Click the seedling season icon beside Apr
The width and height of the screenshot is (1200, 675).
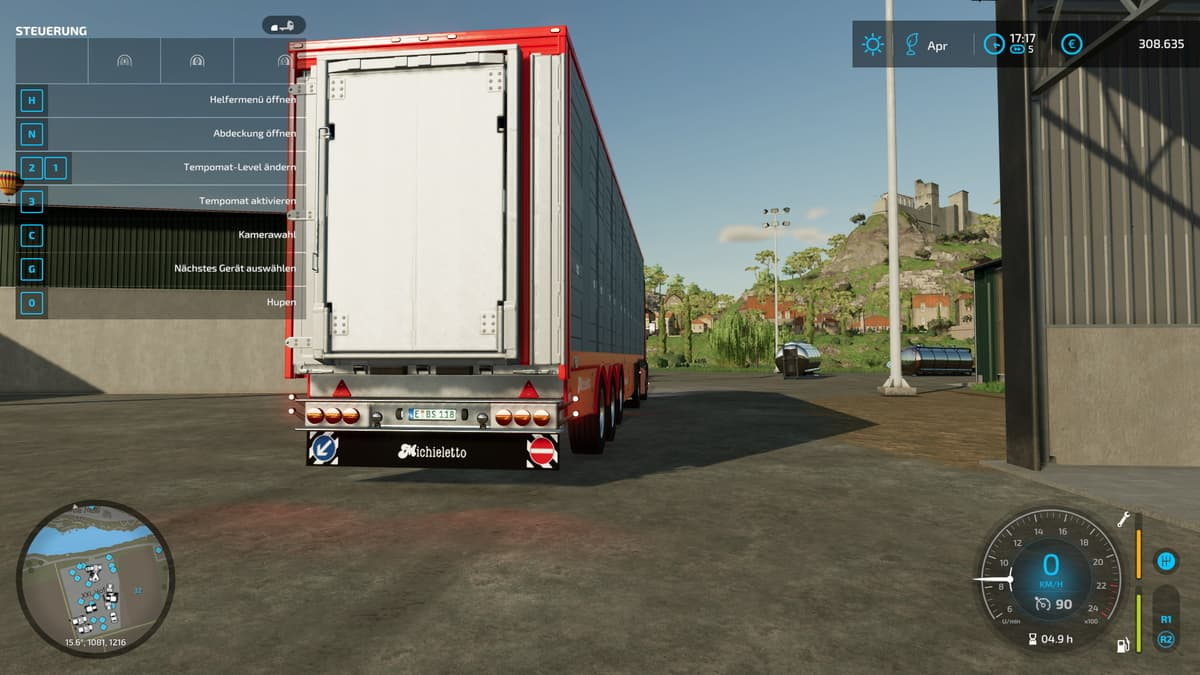point(911,45)
